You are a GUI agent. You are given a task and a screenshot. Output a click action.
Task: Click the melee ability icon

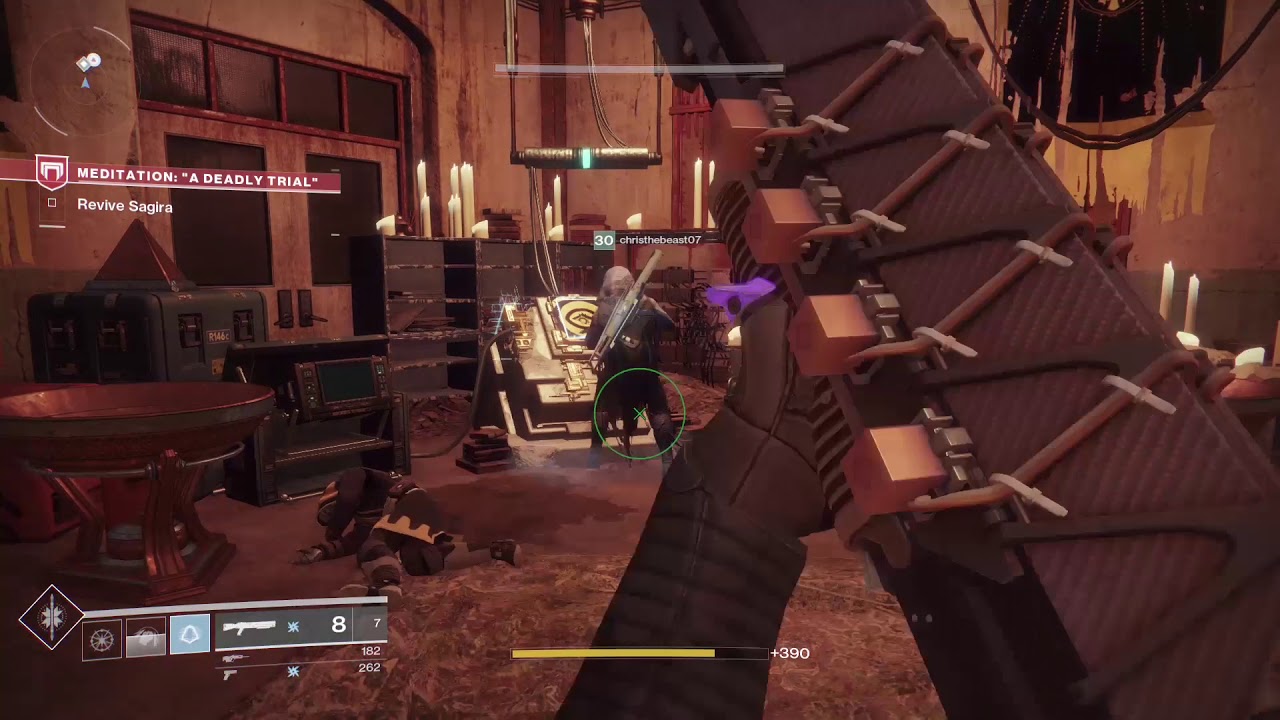coord(145,638)
